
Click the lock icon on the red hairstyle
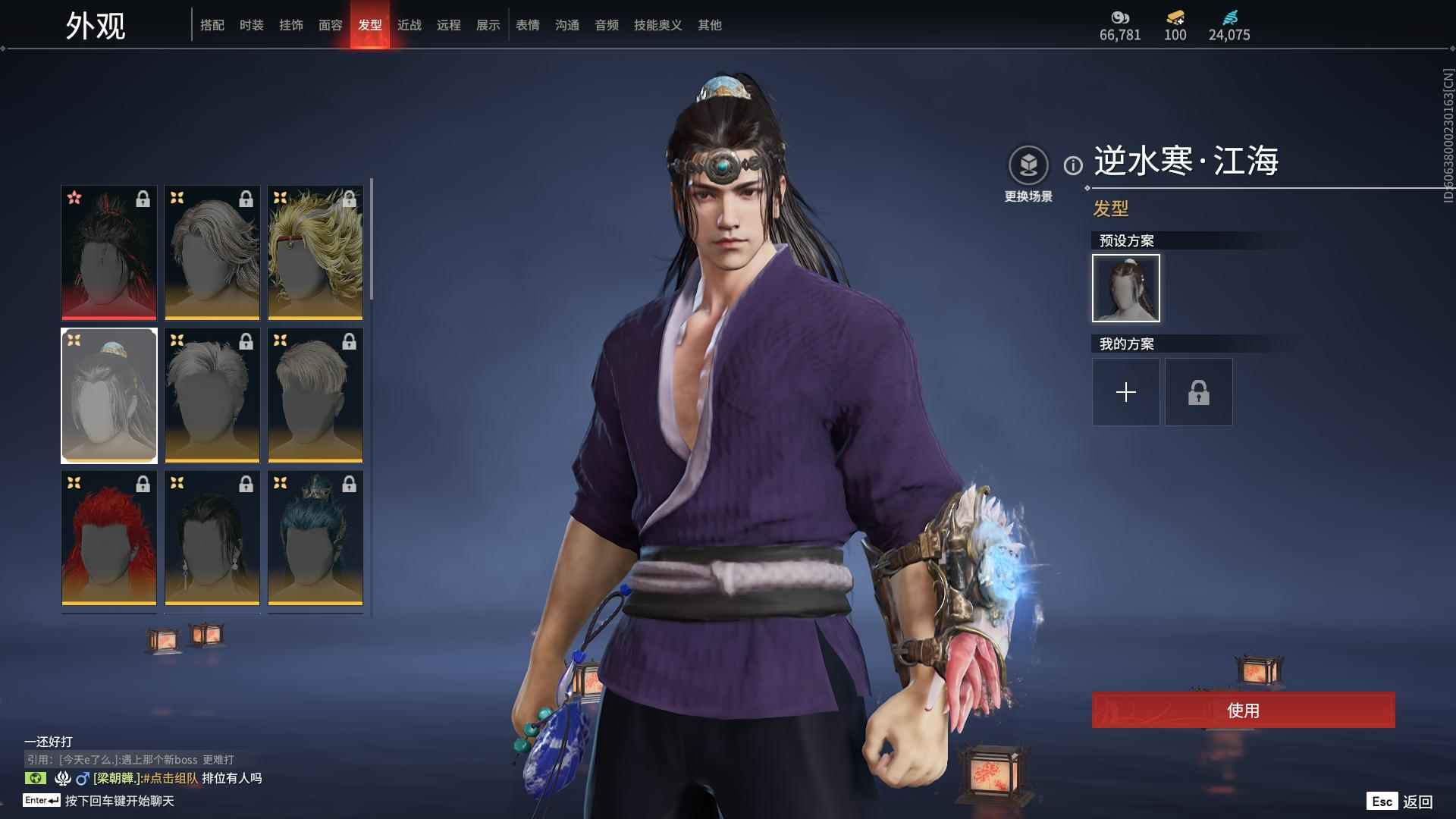[x=141, y=485]
